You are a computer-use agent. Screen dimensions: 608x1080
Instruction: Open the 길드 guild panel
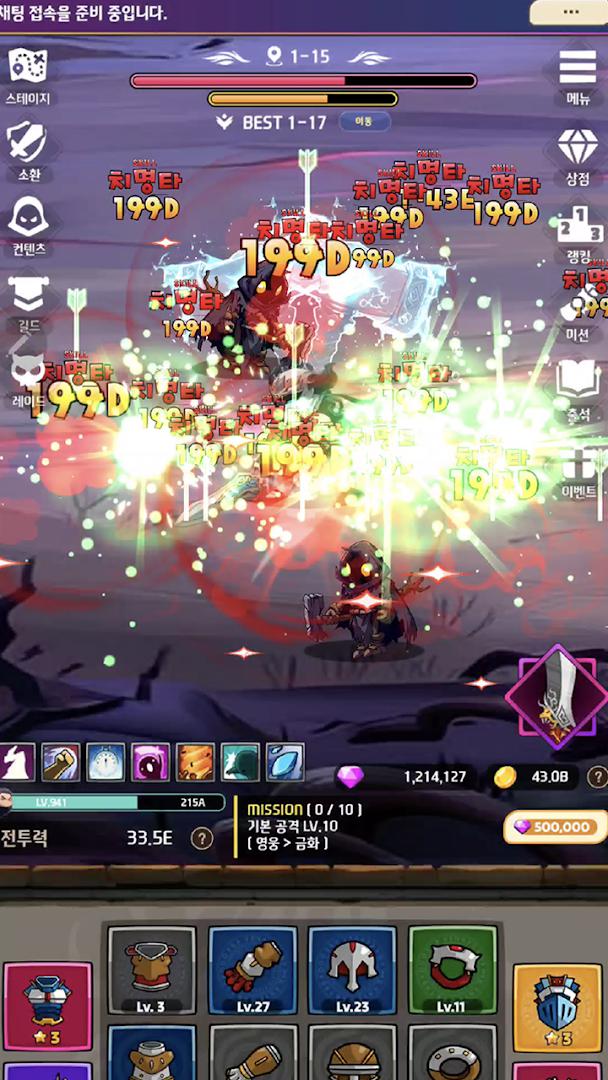[x=27, y=298]
